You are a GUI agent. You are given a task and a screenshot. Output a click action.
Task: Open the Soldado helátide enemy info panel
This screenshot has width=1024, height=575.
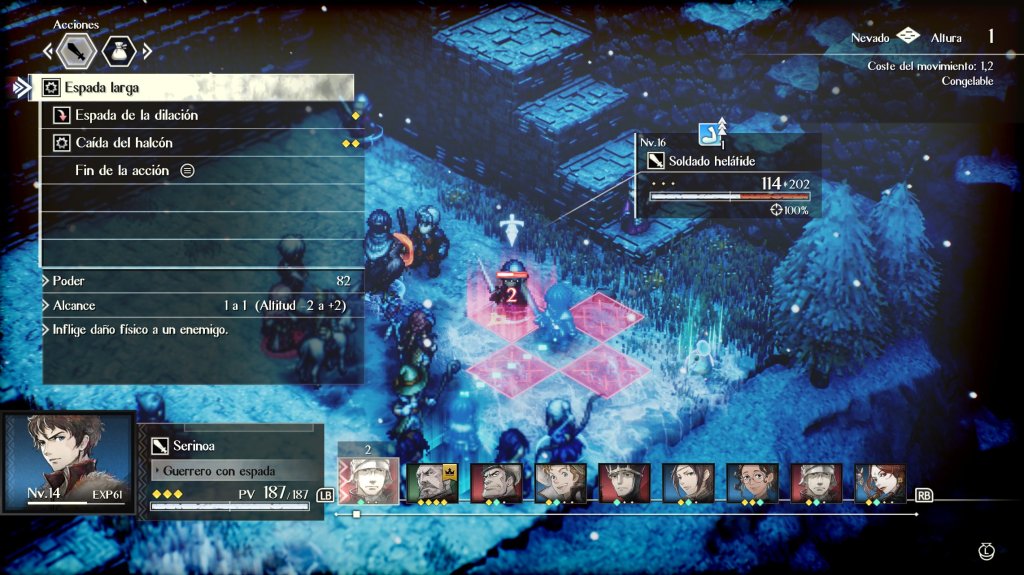tap(728, 175)
